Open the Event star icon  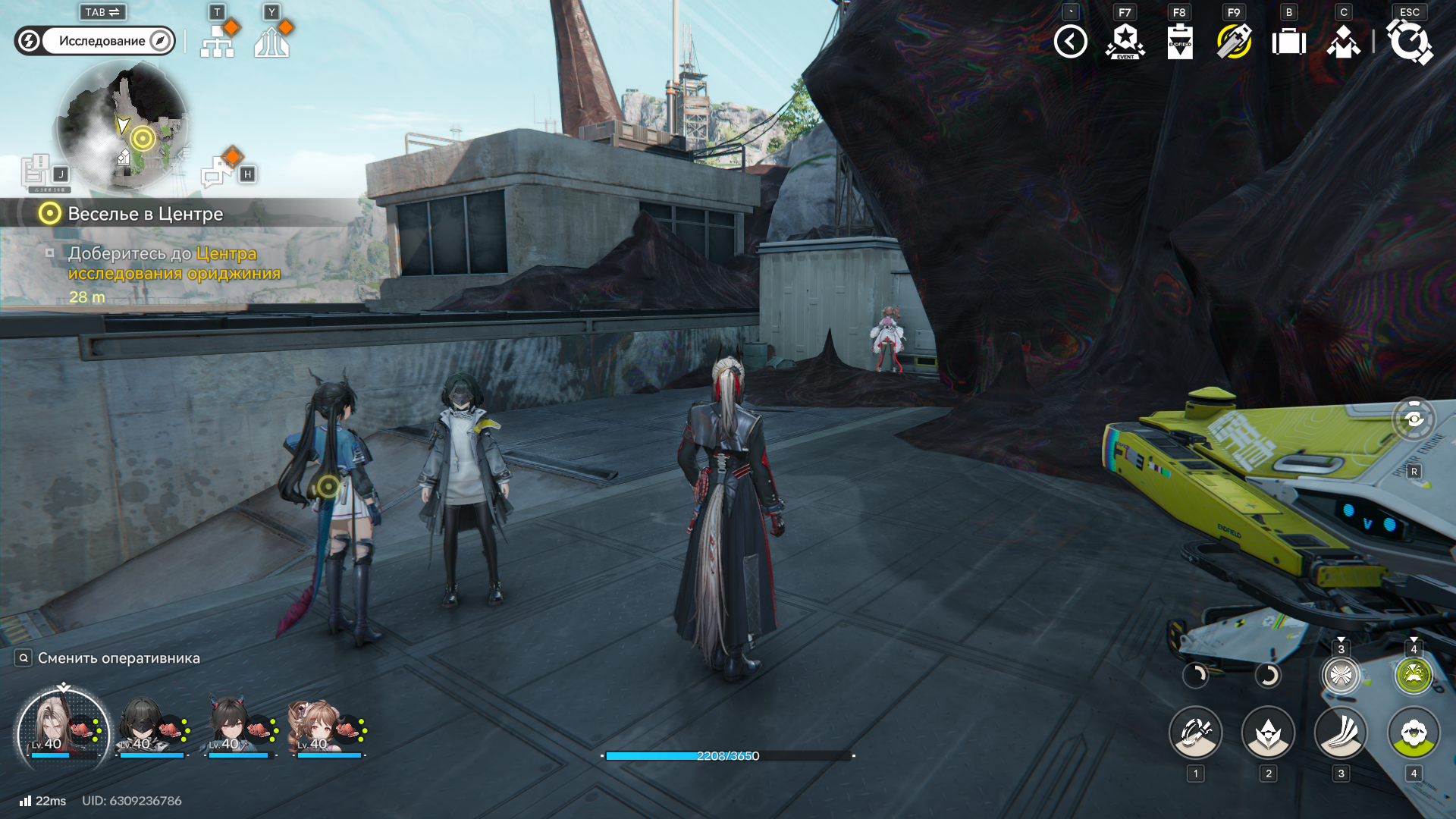[x=1125, y=42]
